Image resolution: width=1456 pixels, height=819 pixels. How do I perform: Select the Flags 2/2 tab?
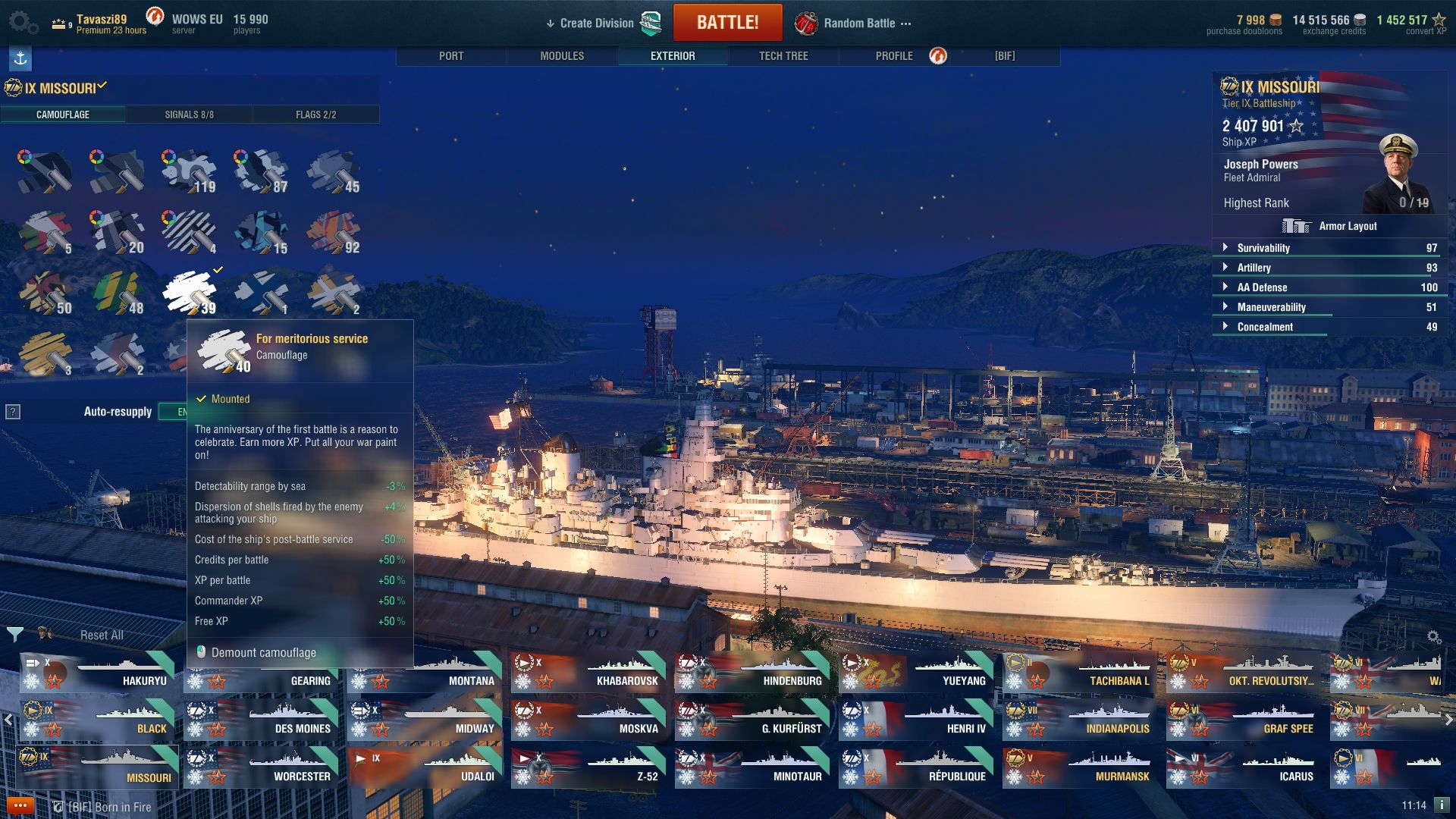(x=315, y=115)
